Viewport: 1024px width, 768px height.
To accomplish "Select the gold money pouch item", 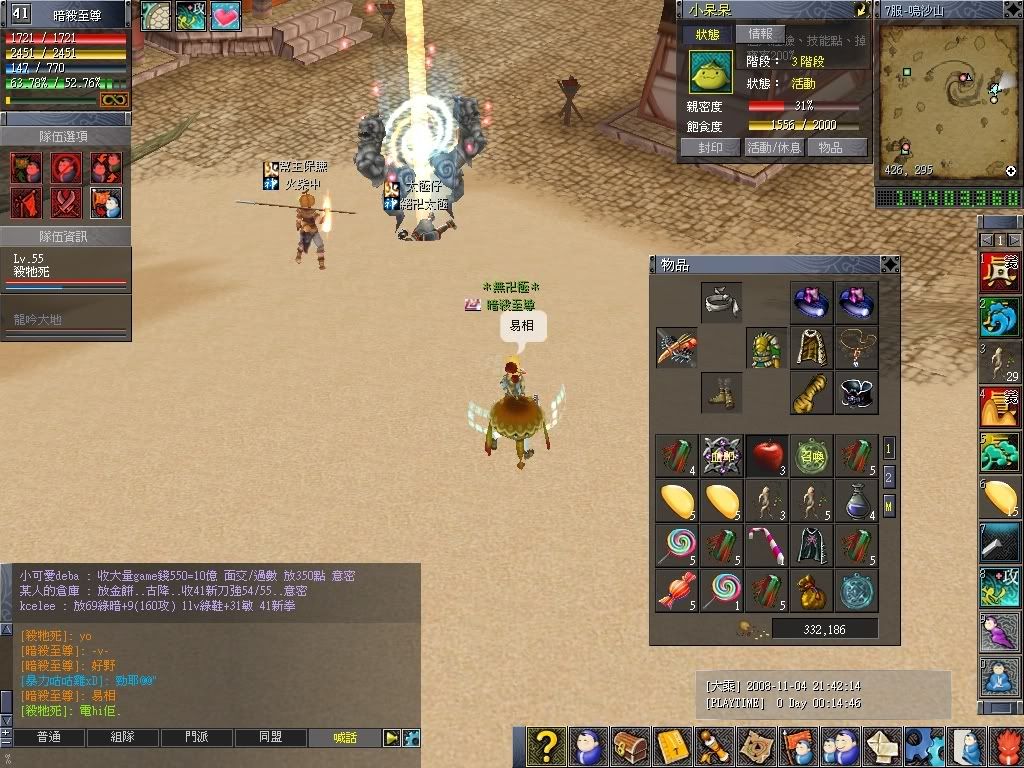I will 811,590.
